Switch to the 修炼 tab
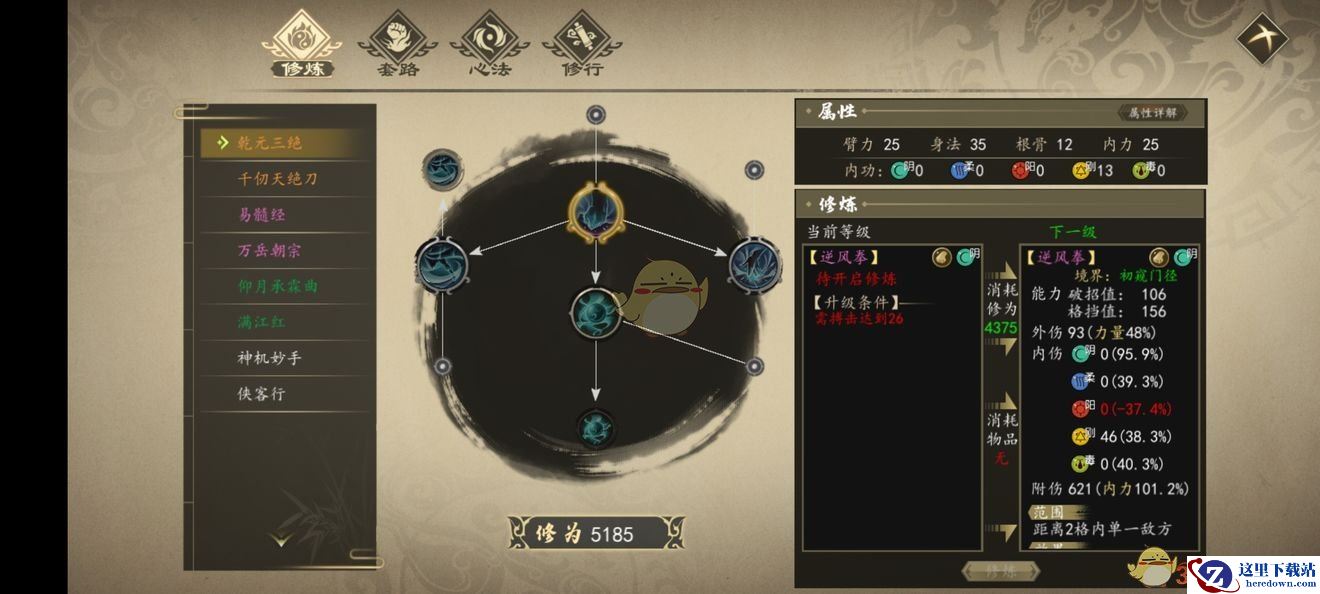Screen dimensions: 1320x594 point(301,44)
